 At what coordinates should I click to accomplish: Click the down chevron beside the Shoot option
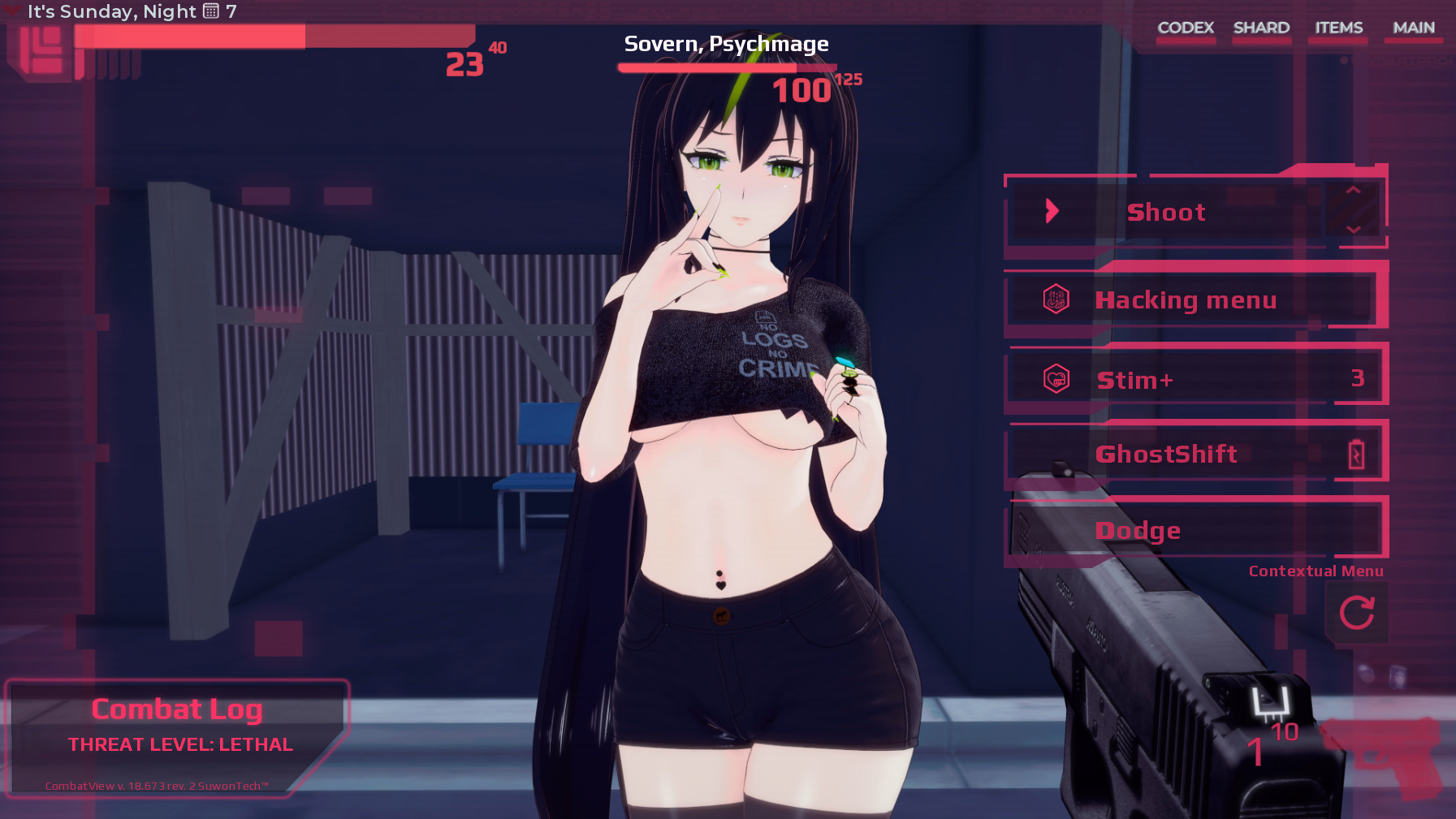tap(1352, 230)
